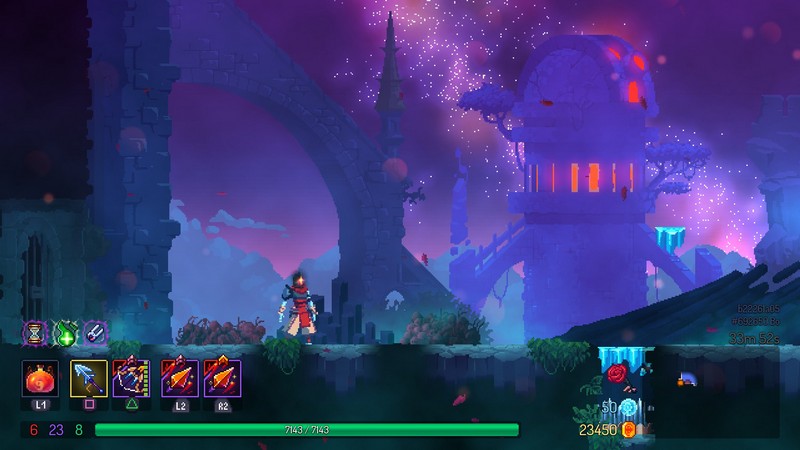
Task: Activate the R2 orange arrowhead skill
Action: pos(220,381)
